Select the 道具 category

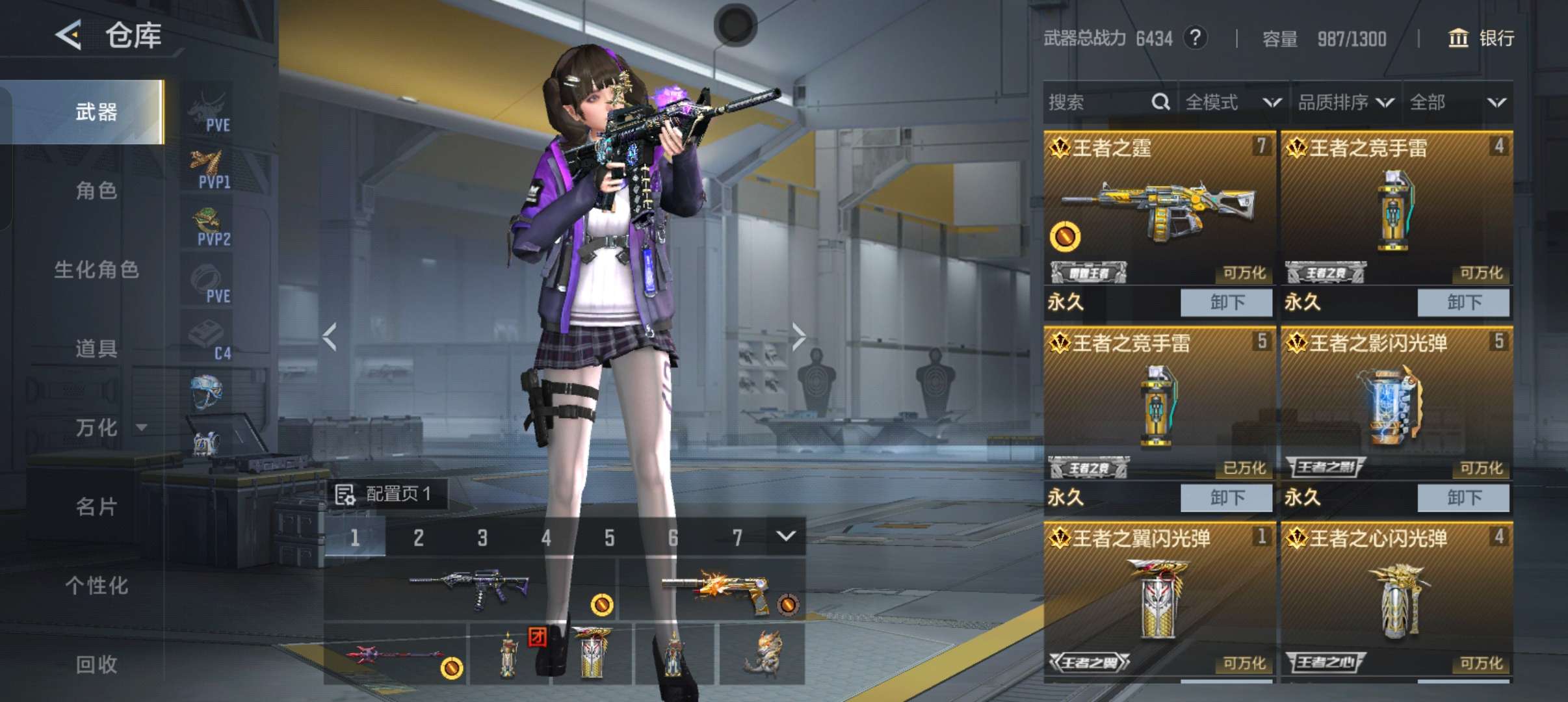pos(96,348)
